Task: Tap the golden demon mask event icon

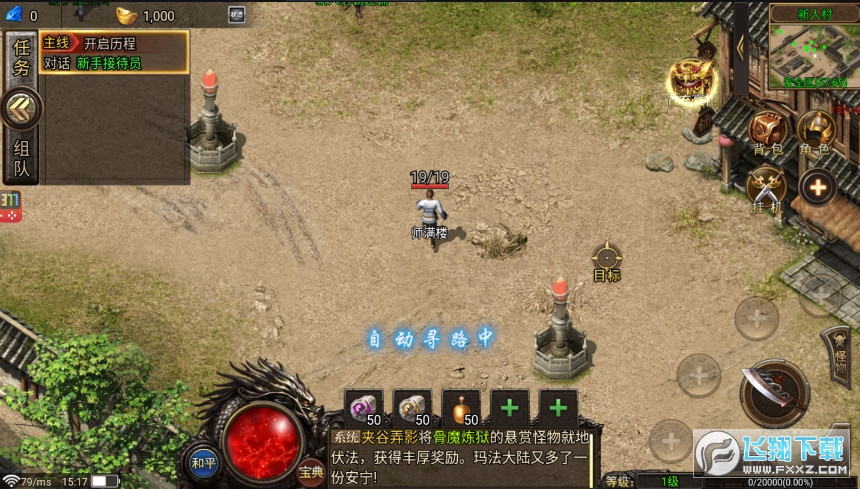Action: click(x=690, y=79)
